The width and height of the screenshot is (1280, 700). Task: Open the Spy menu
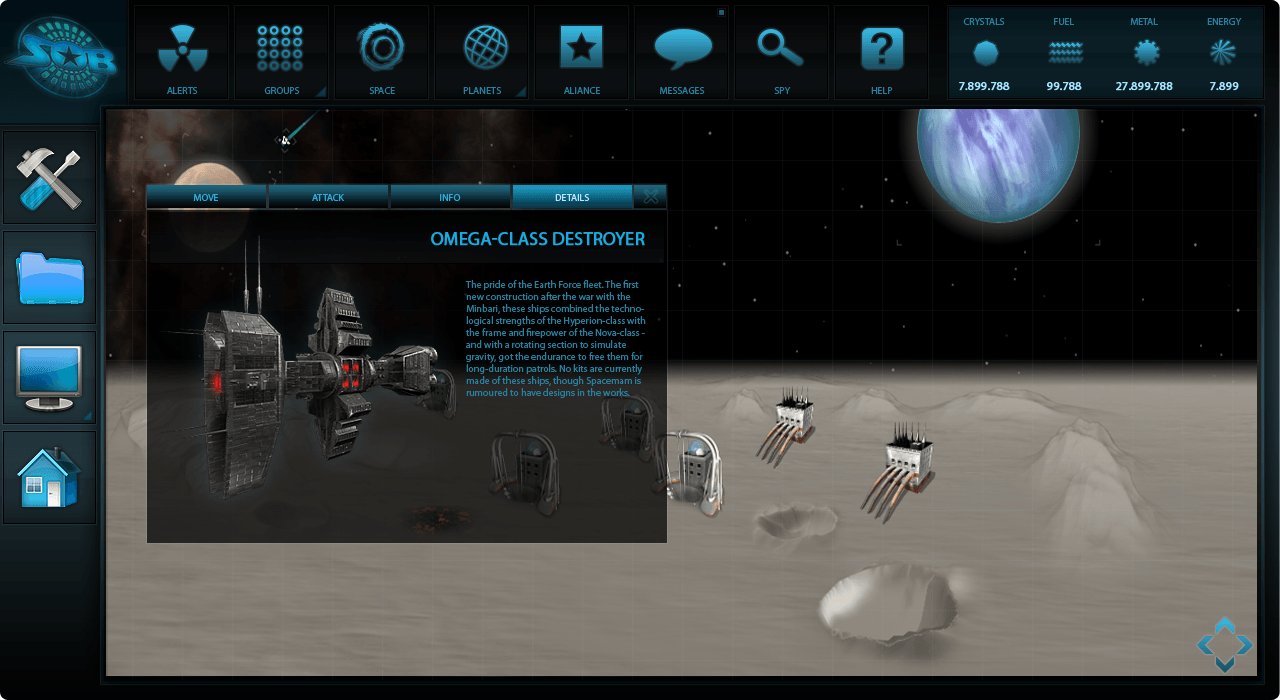point(781,52)
